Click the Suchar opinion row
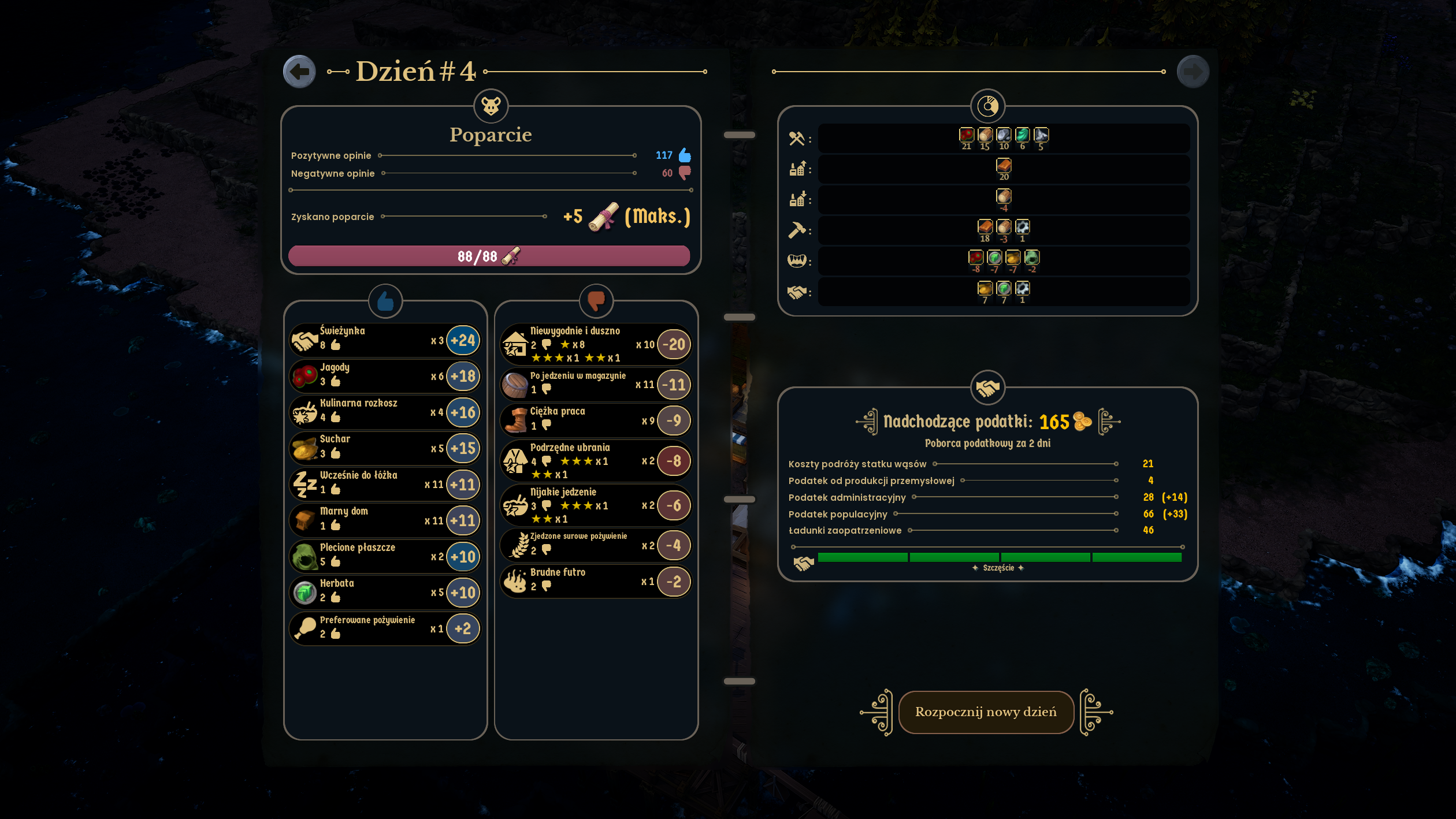 [x=384, y=448]
